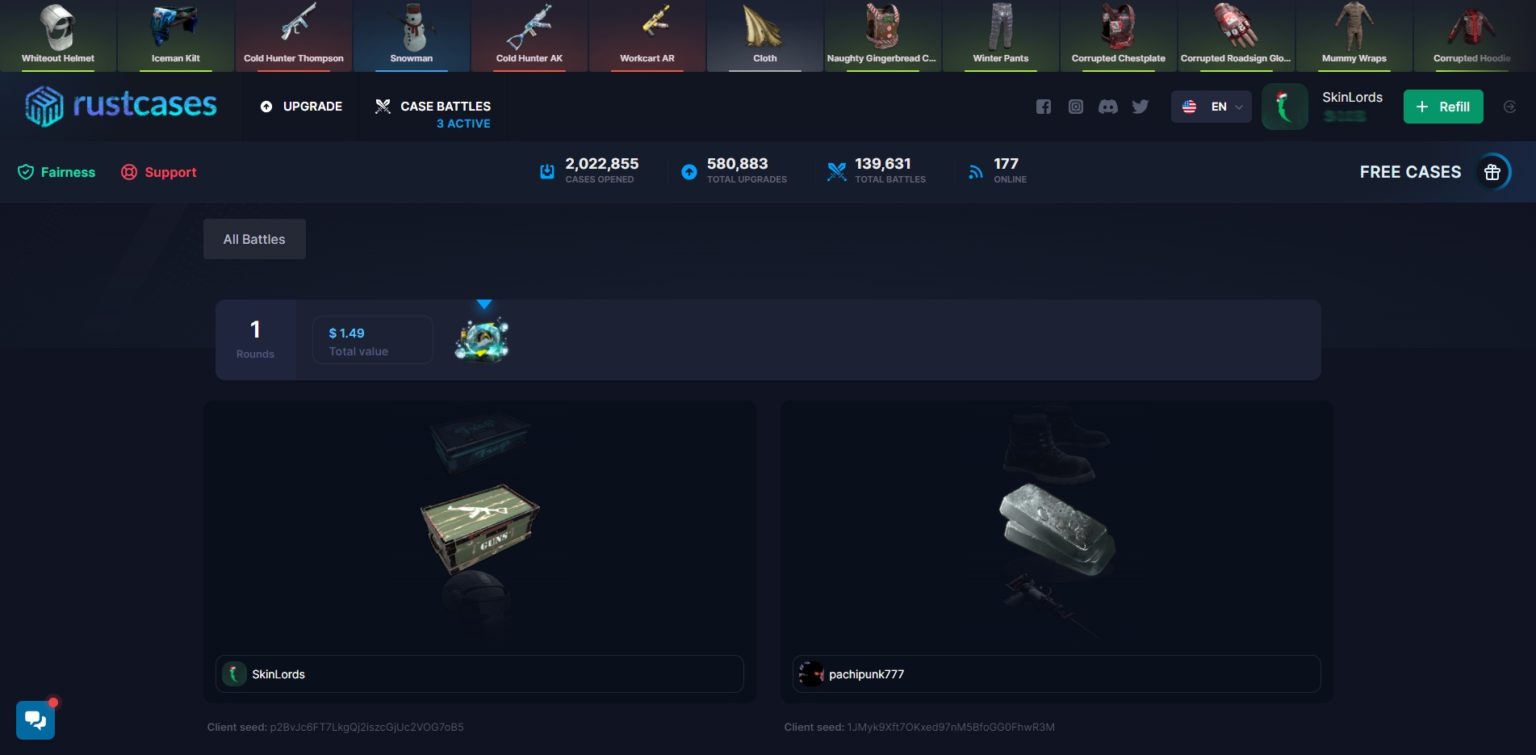
Task: Open the Support link
Action: [170, 171]
